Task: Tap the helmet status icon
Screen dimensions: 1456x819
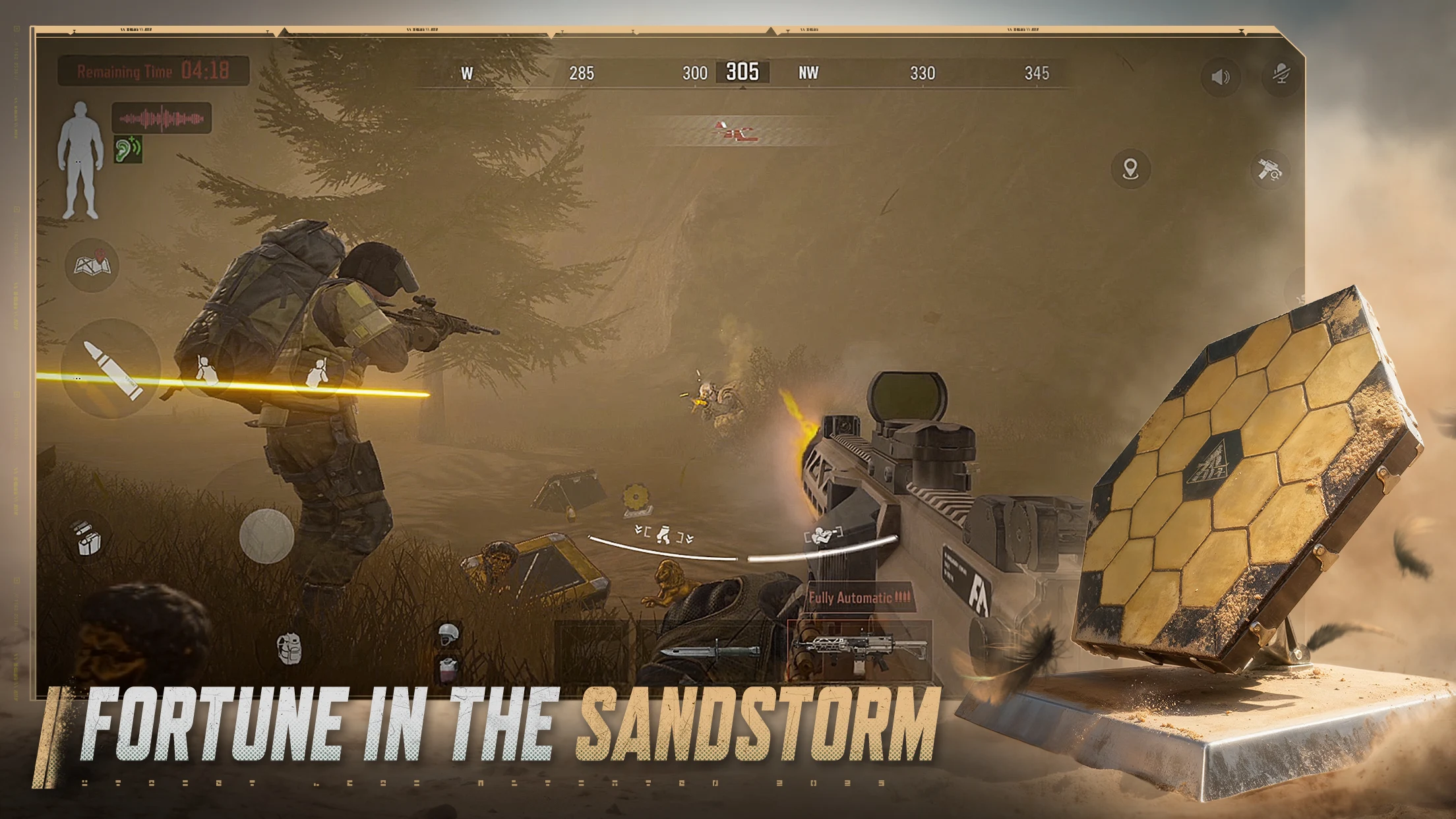Action: pos(448,634)
